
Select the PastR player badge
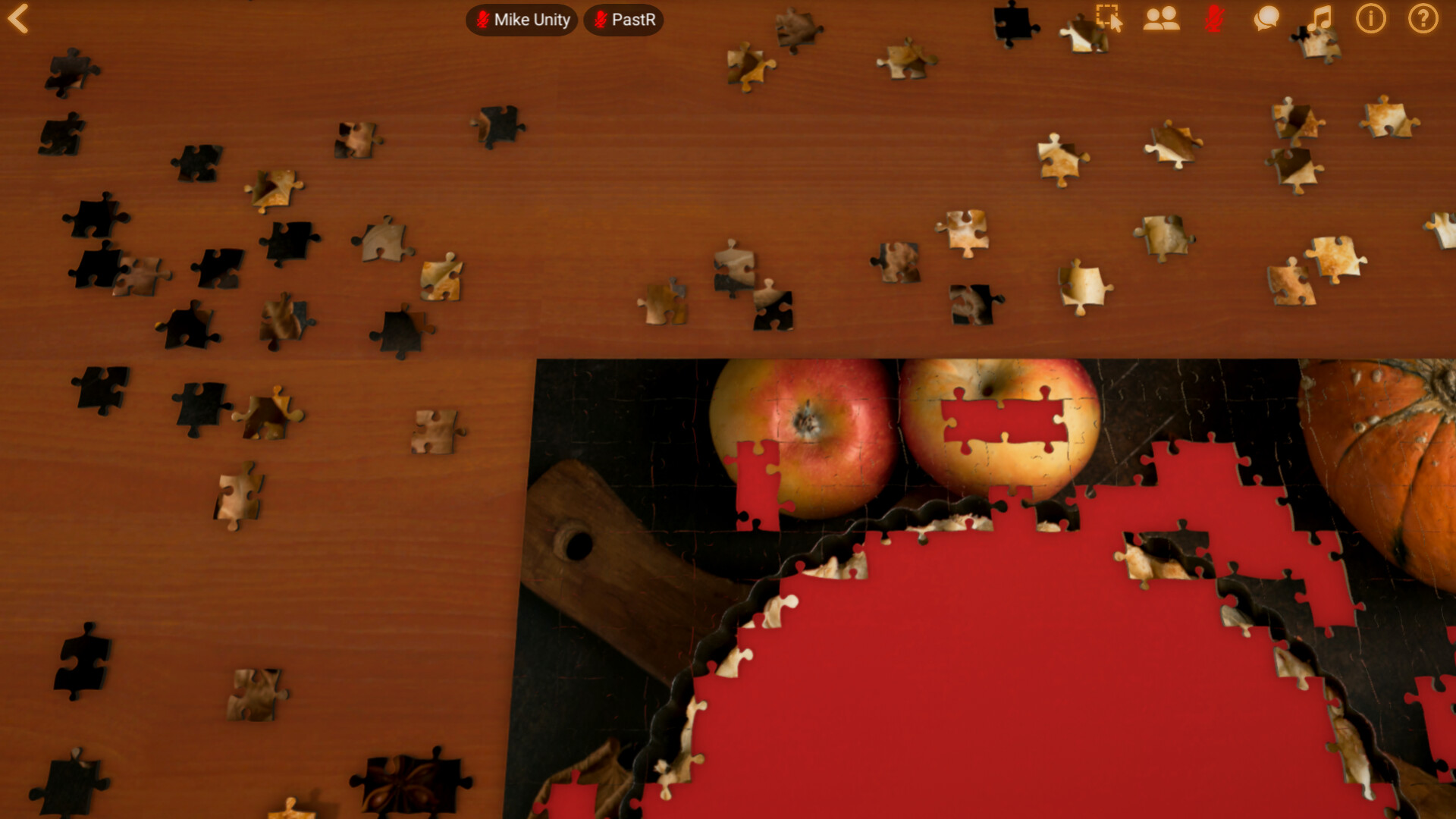[x=623, y=20]
